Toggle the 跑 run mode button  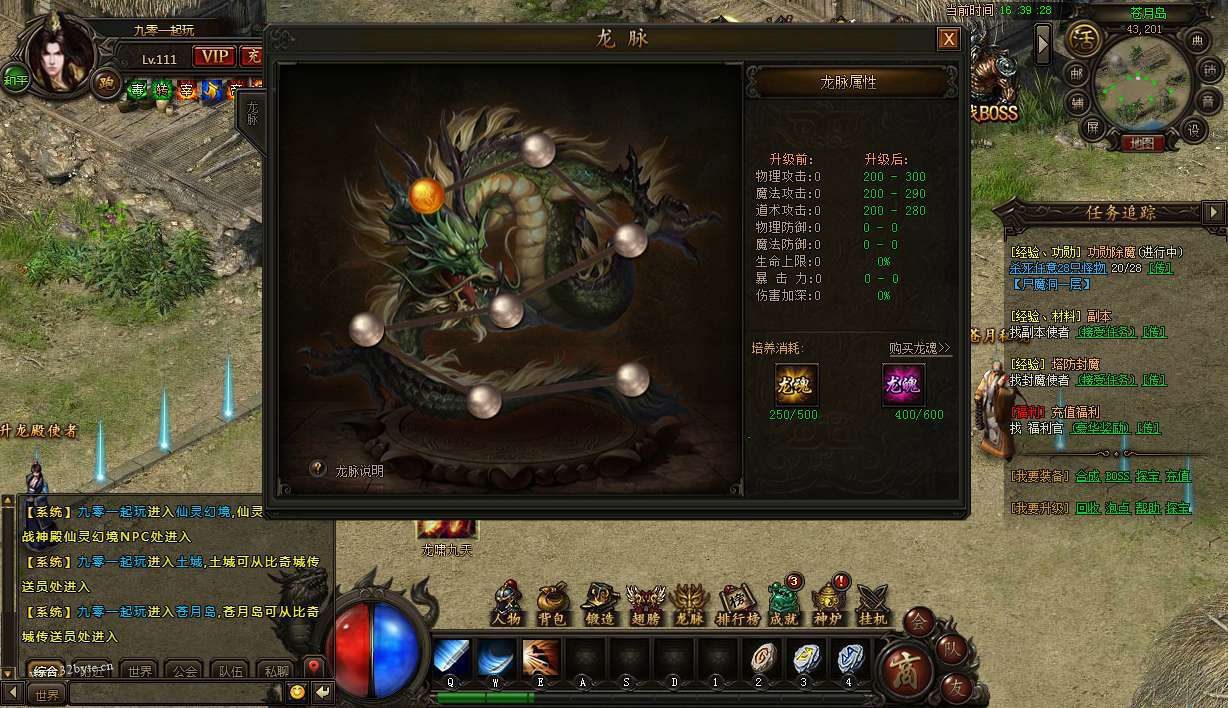coord(106,82)
